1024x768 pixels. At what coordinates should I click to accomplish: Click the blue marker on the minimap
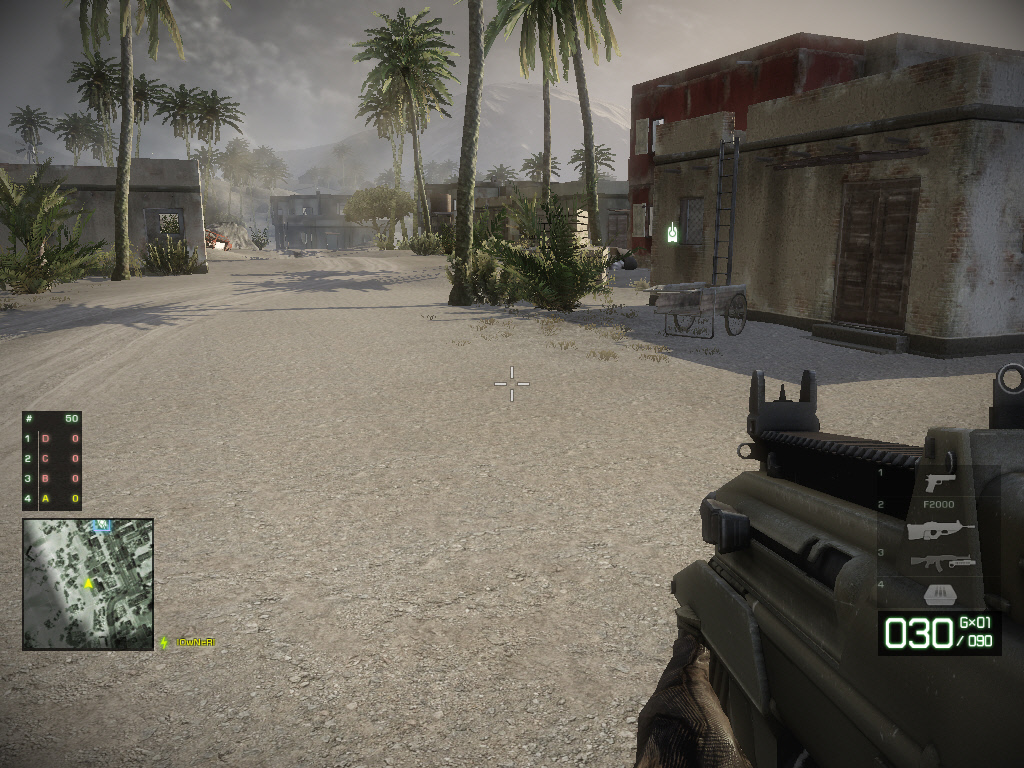click(101, 525)
